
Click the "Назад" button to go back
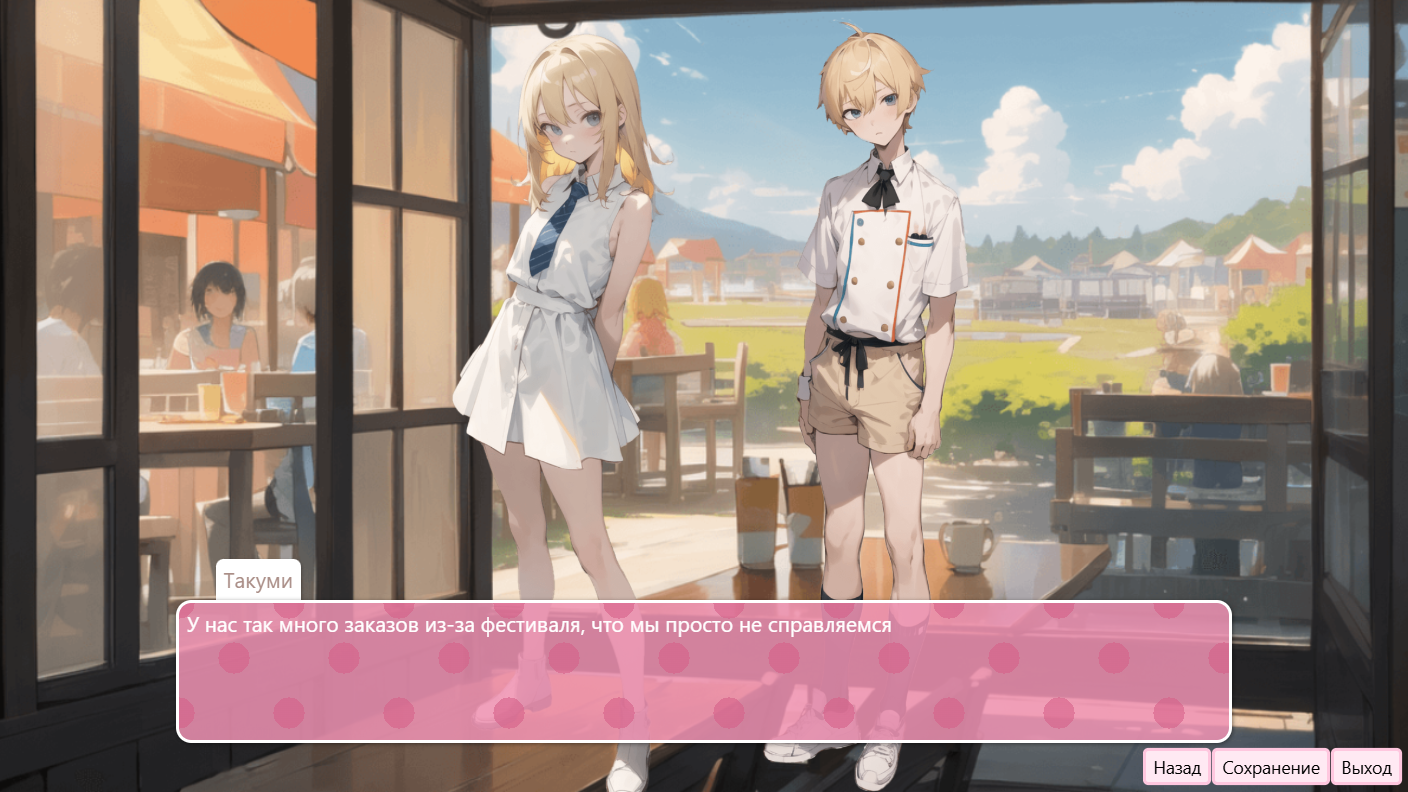1176,767
